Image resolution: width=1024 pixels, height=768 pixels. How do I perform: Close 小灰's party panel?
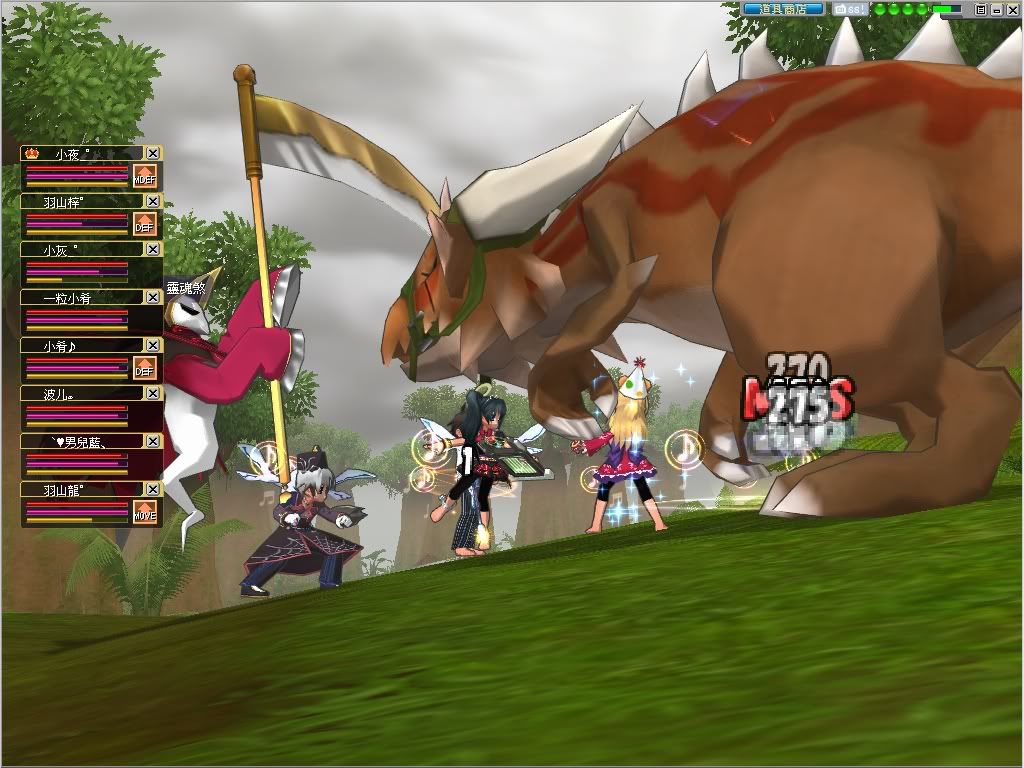tap(153, 249)
